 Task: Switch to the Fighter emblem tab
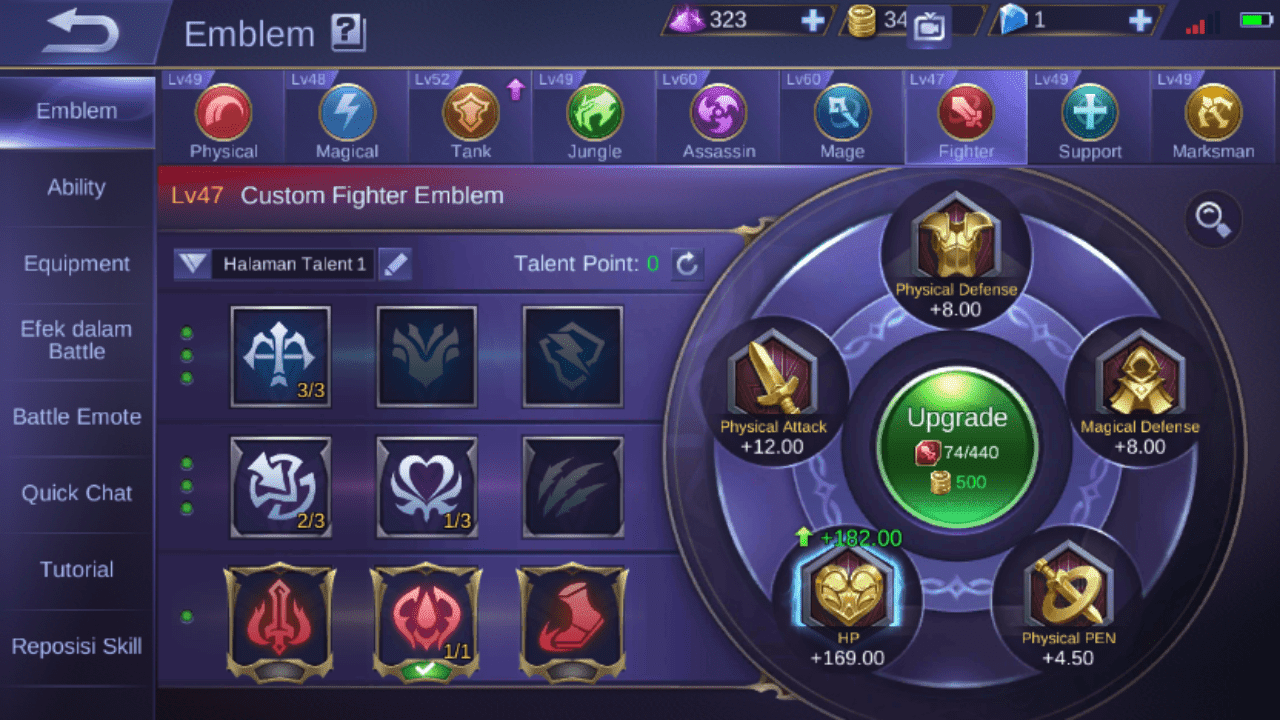[965, 113]
